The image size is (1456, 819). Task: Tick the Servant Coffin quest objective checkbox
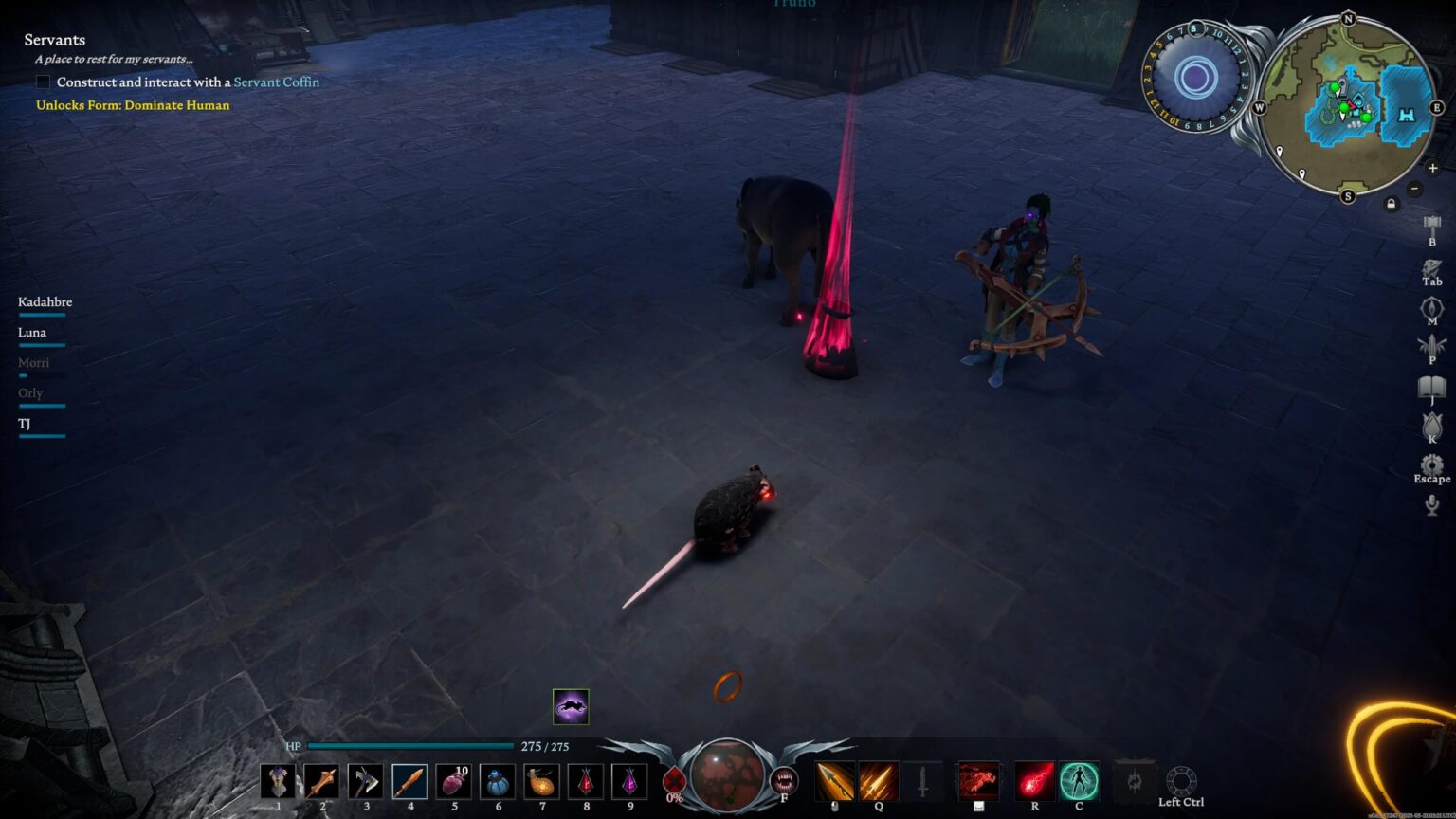click(43, 82)
